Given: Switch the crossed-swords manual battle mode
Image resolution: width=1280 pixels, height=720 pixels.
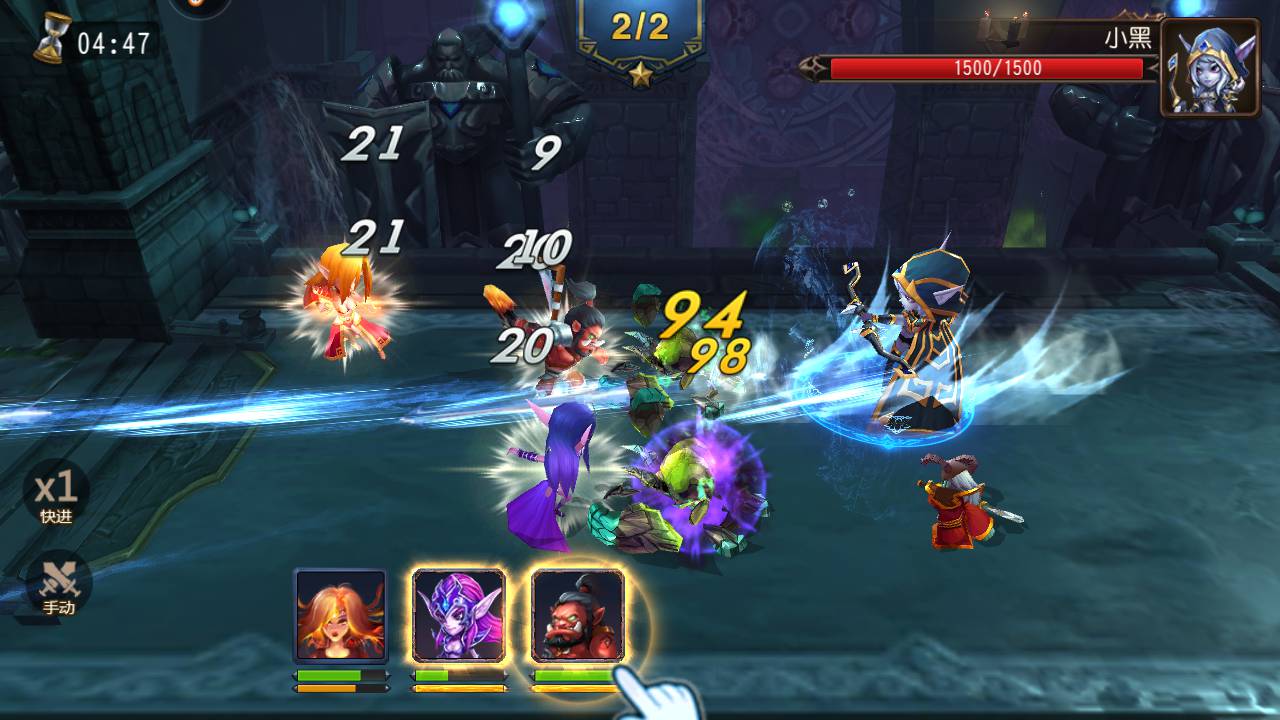Looking at the screenshot, I should click(x=58, y=583).
